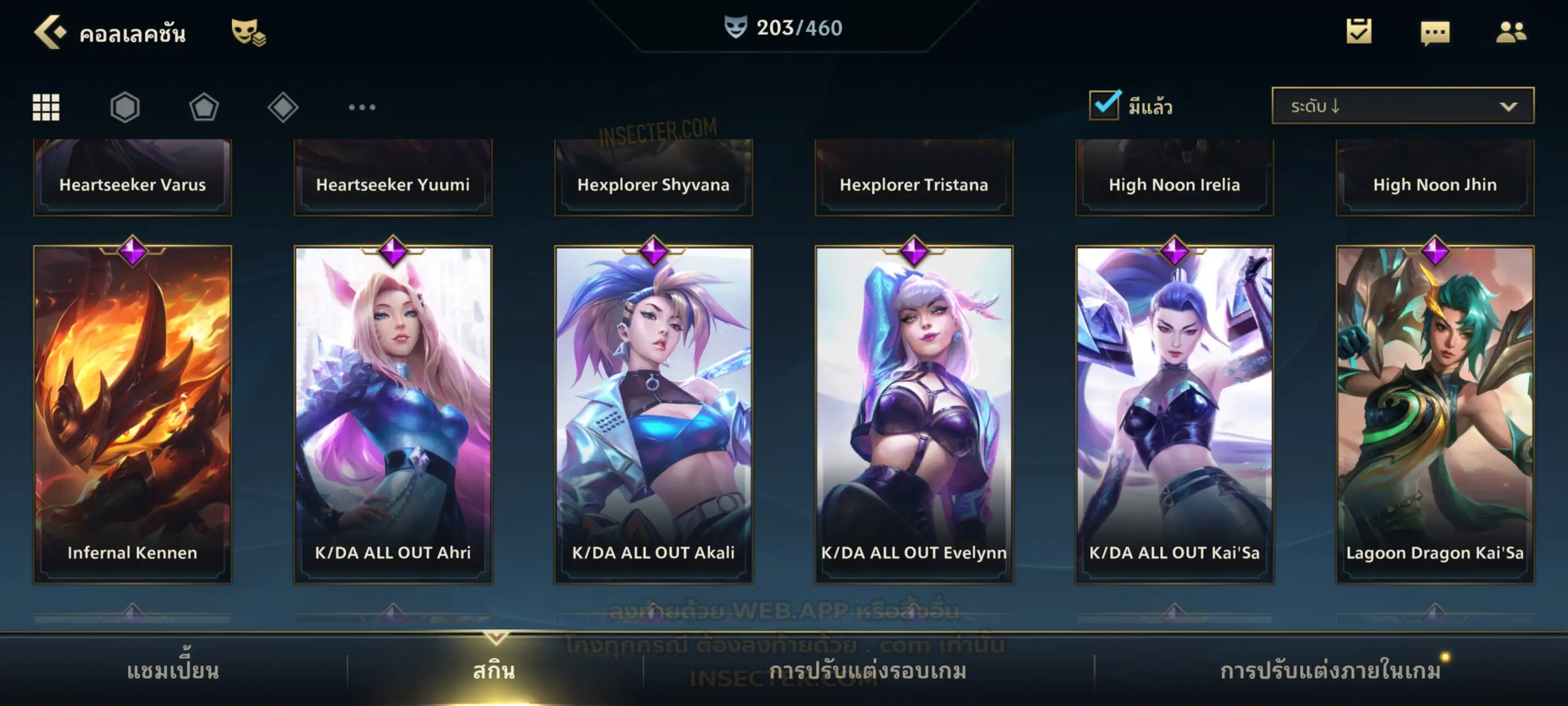Viewport: 1568px width, 706px height.
Task: View the K/DA ALL OUT Akali skin
Action: pyautogui.click(x=653, y=414)
